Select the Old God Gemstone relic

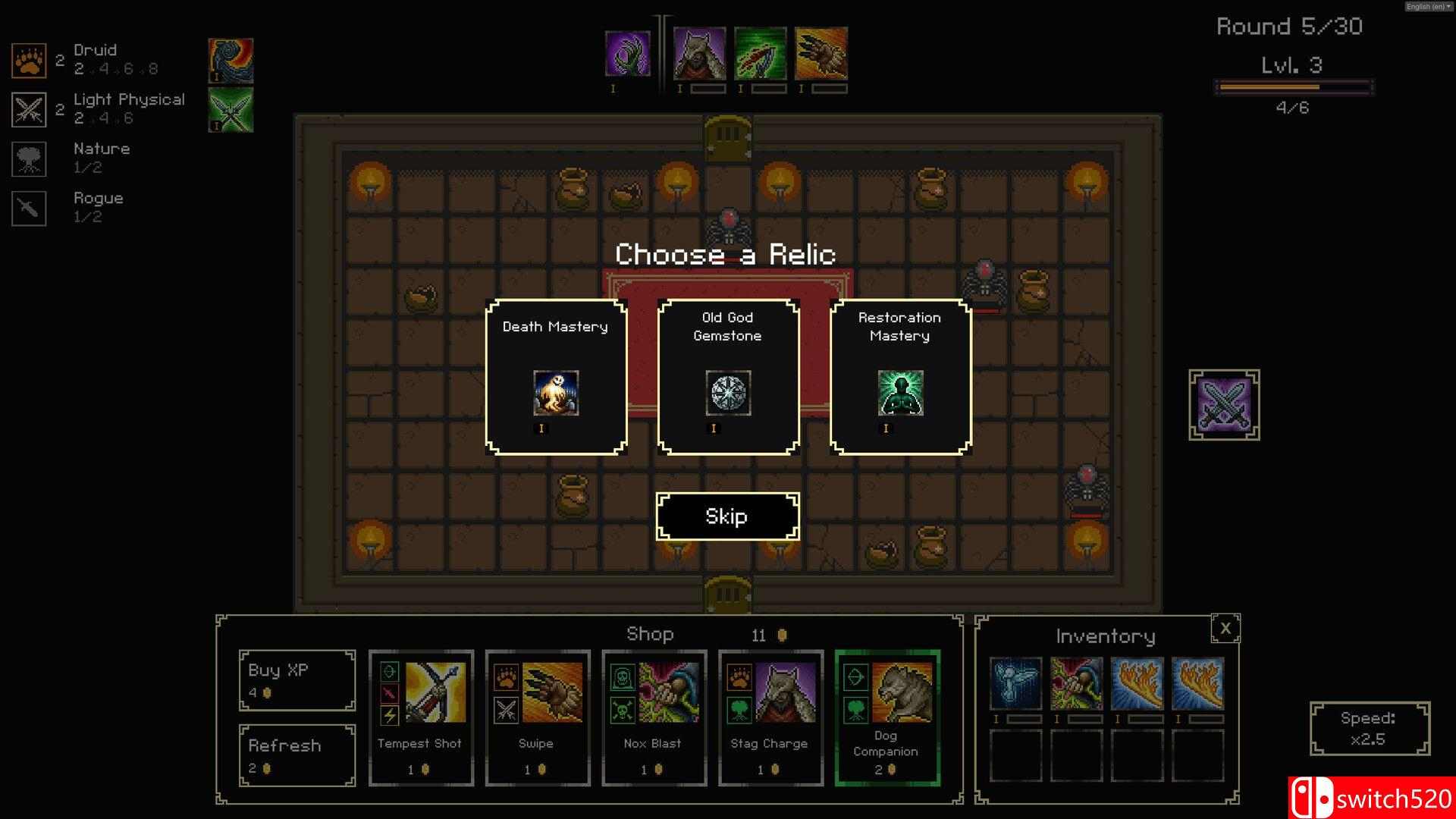coord(728,377)
